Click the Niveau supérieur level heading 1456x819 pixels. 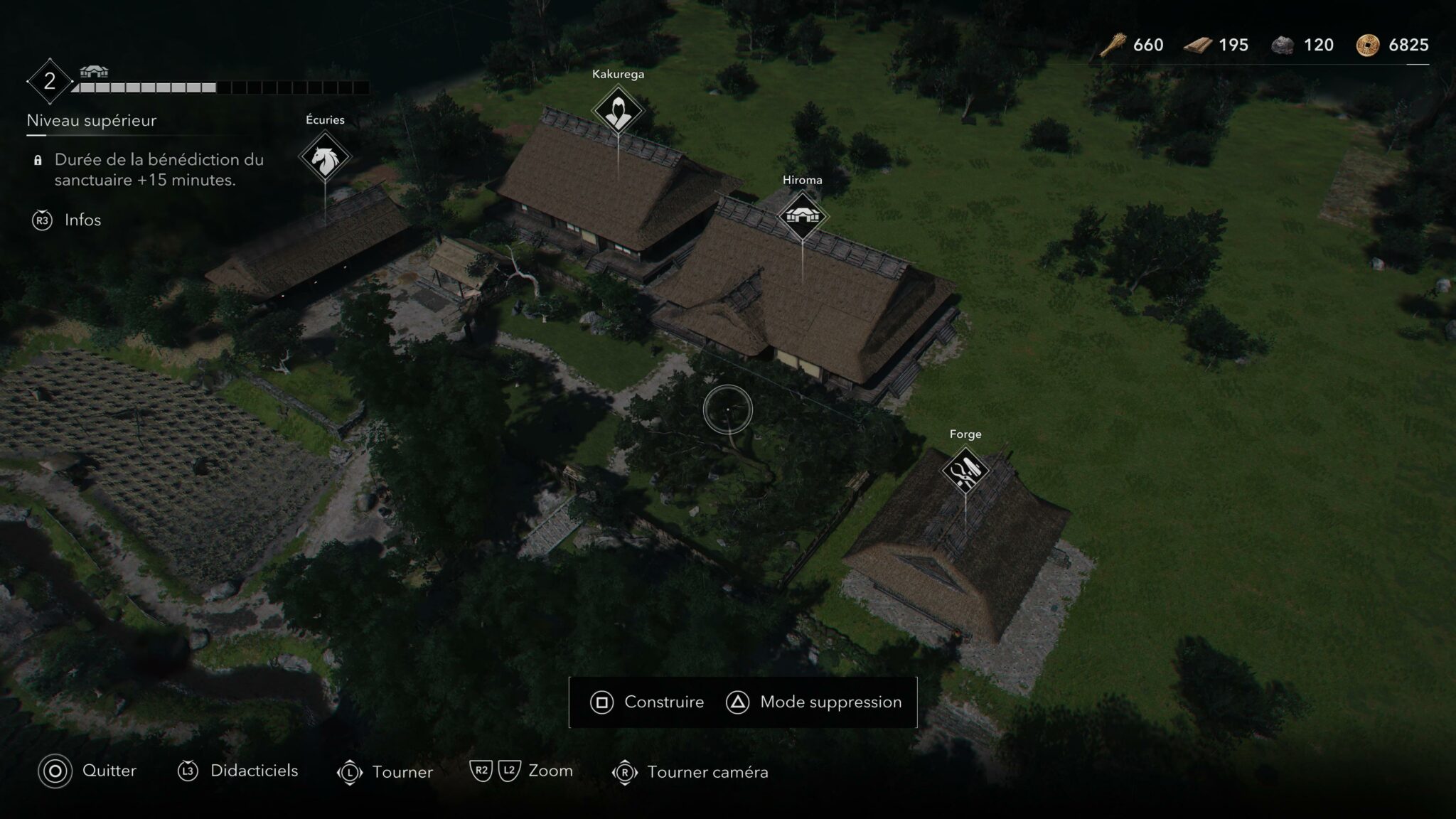92,121
